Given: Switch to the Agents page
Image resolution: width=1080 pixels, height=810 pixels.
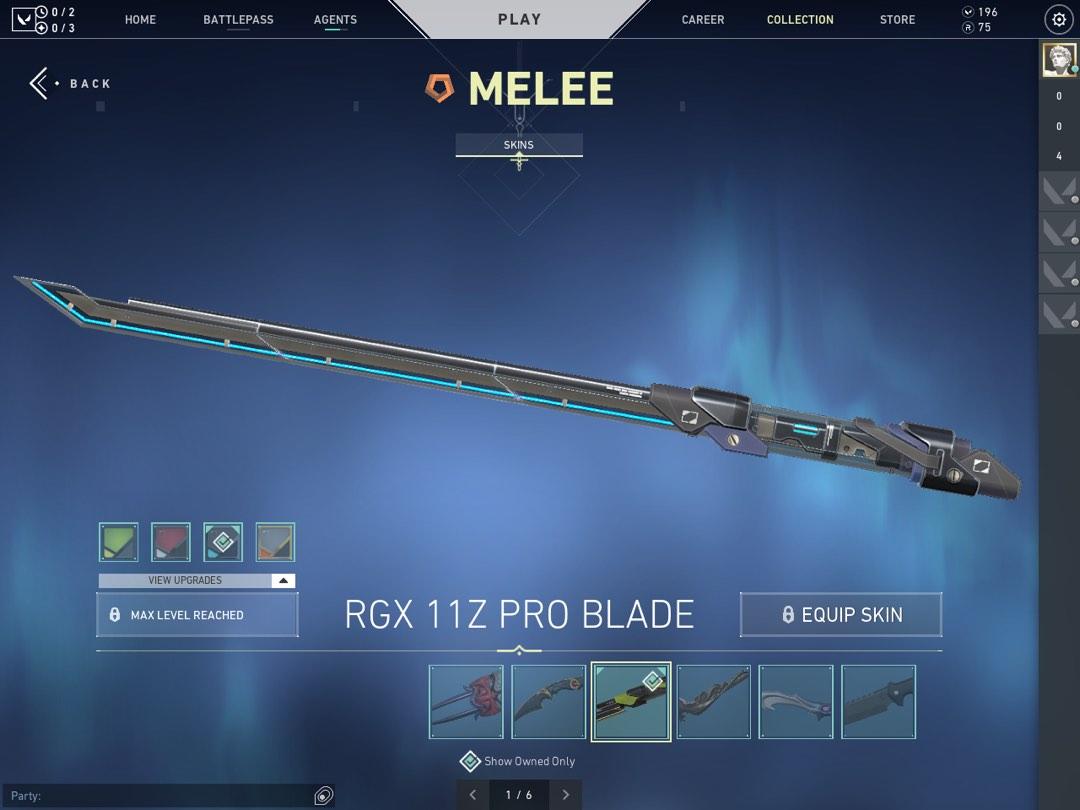Looking at the screenshot, I should [335, 20].
